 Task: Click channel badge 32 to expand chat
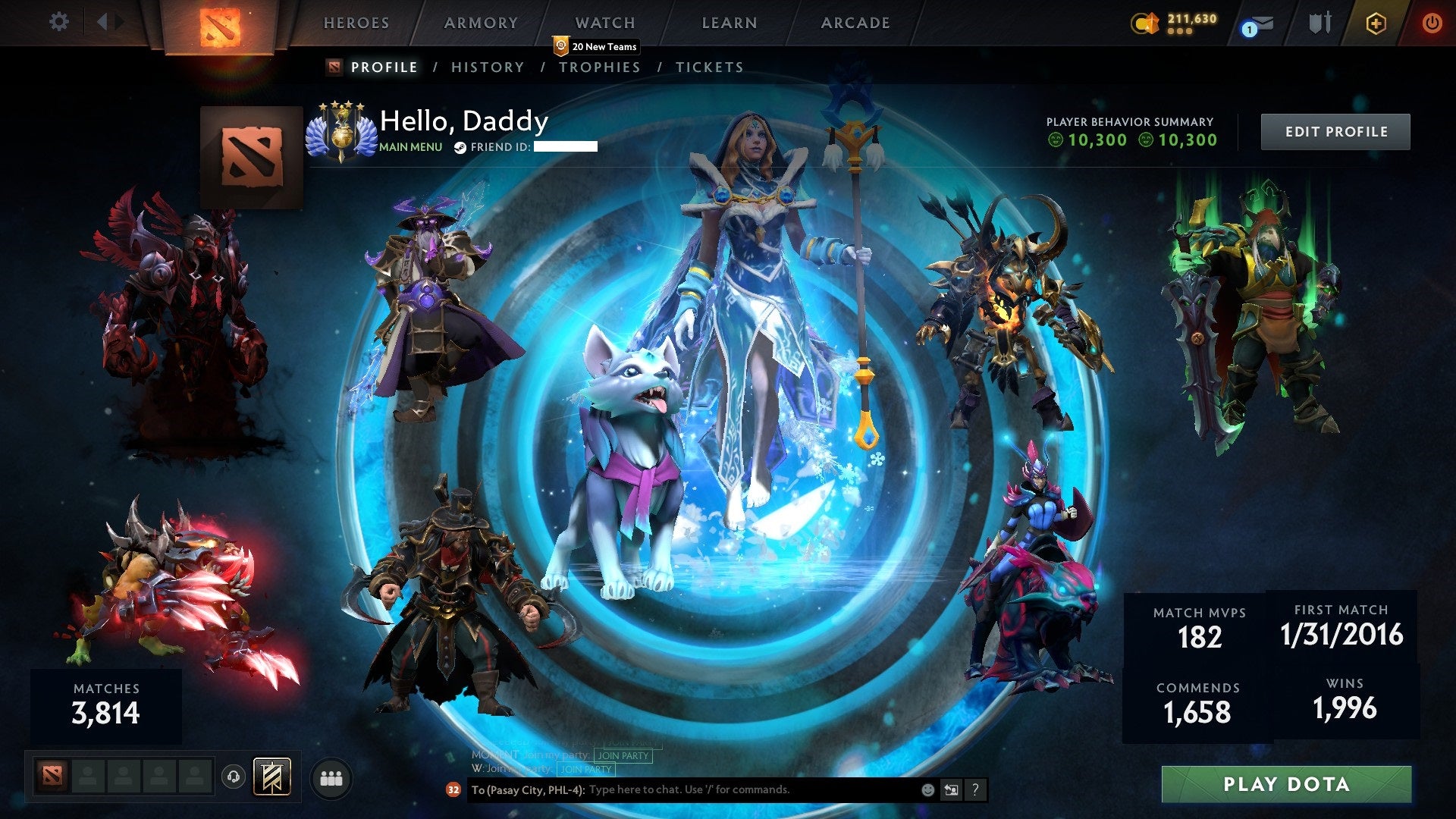coord(453,791)
